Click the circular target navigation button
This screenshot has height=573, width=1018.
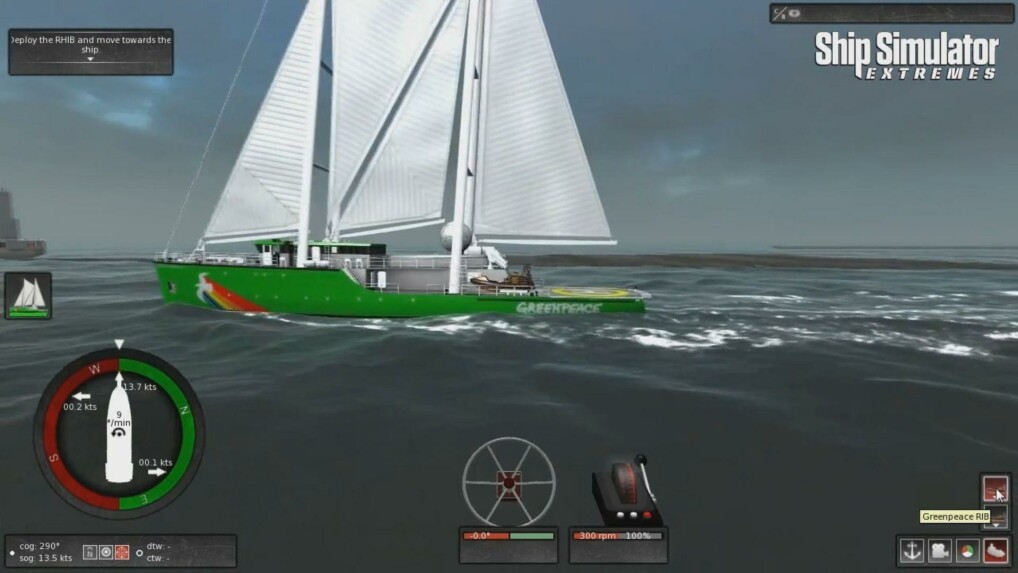[106, 552]
